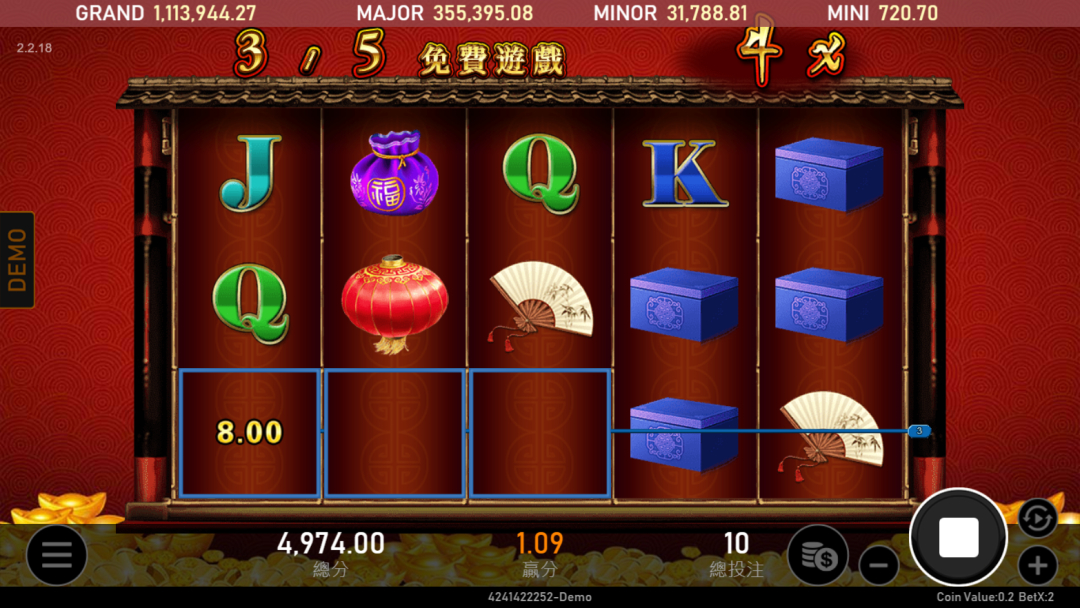Select the payline 3 marker
The width and height of the screenshot is (1080, 608).
(919, 431)
